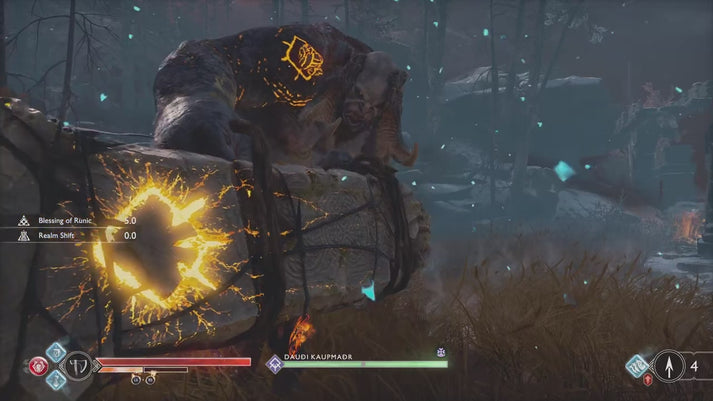Viewport: 713px width, 401px height.
Task: Select the arrow ammo circle icon
Action: point(667,365)
